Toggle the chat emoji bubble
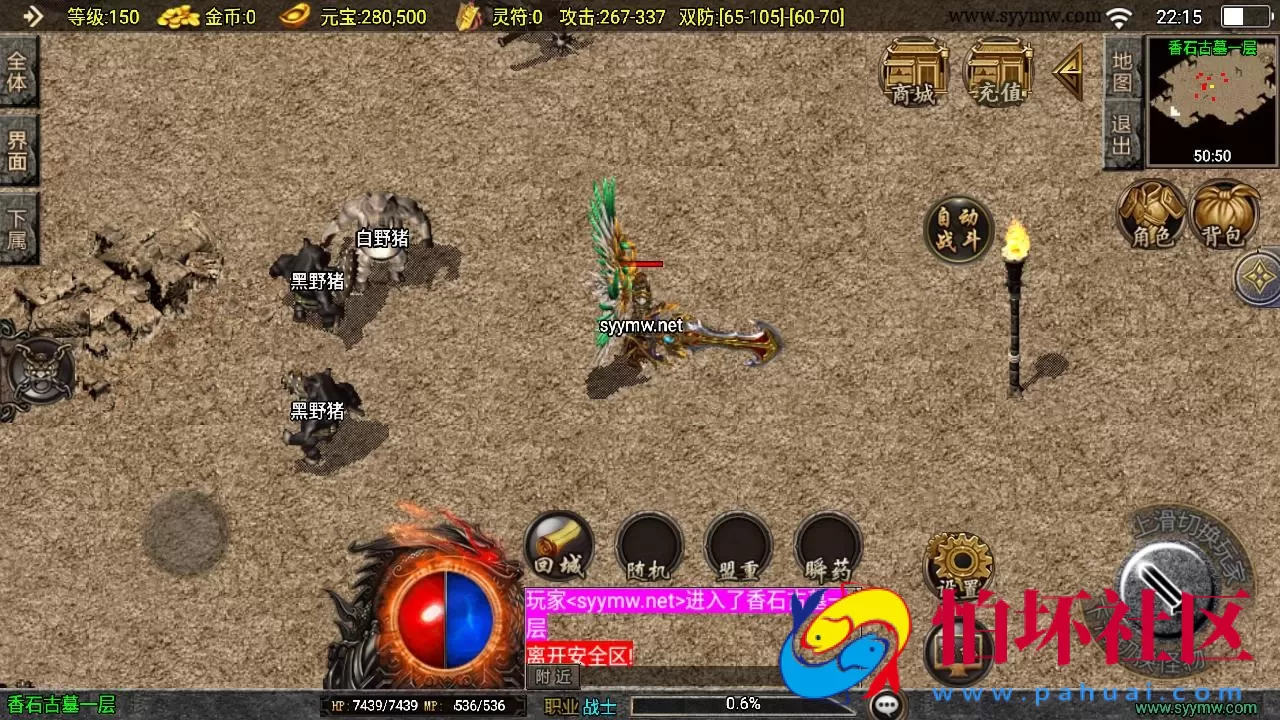The width and height of the screenshot is (1280, 720). pos(888,704)
